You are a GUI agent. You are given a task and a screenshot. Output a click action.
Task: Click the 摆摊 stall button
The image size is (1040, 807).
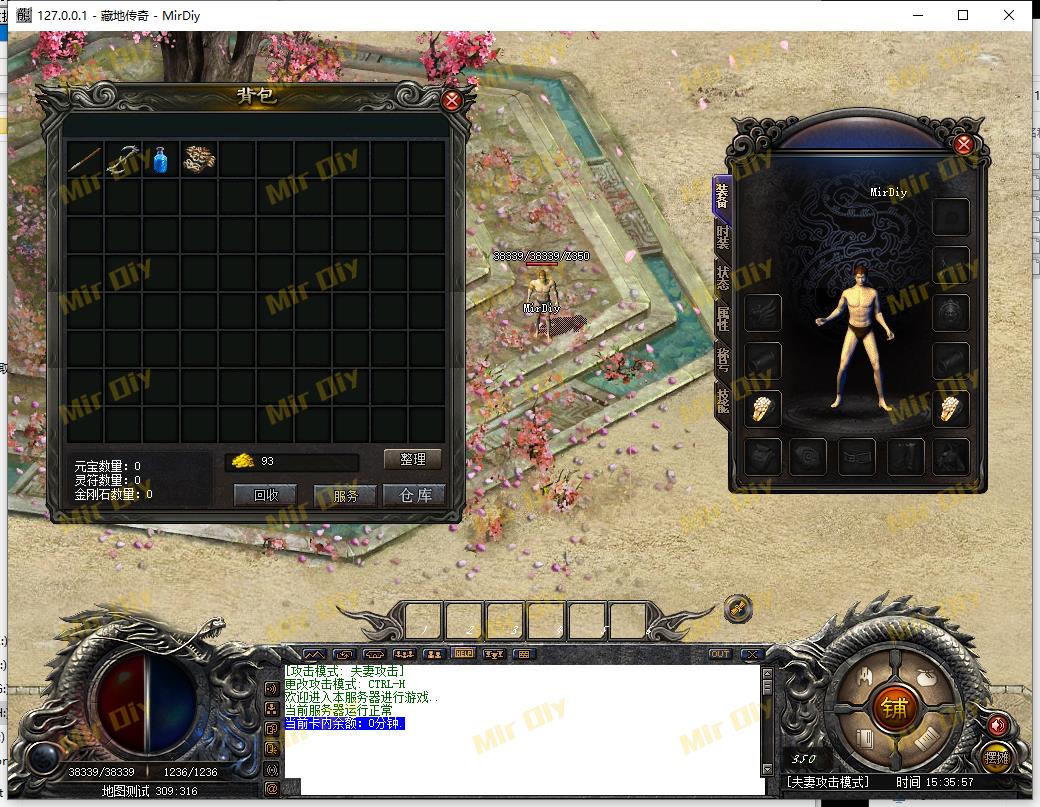[x=995, y=757]
